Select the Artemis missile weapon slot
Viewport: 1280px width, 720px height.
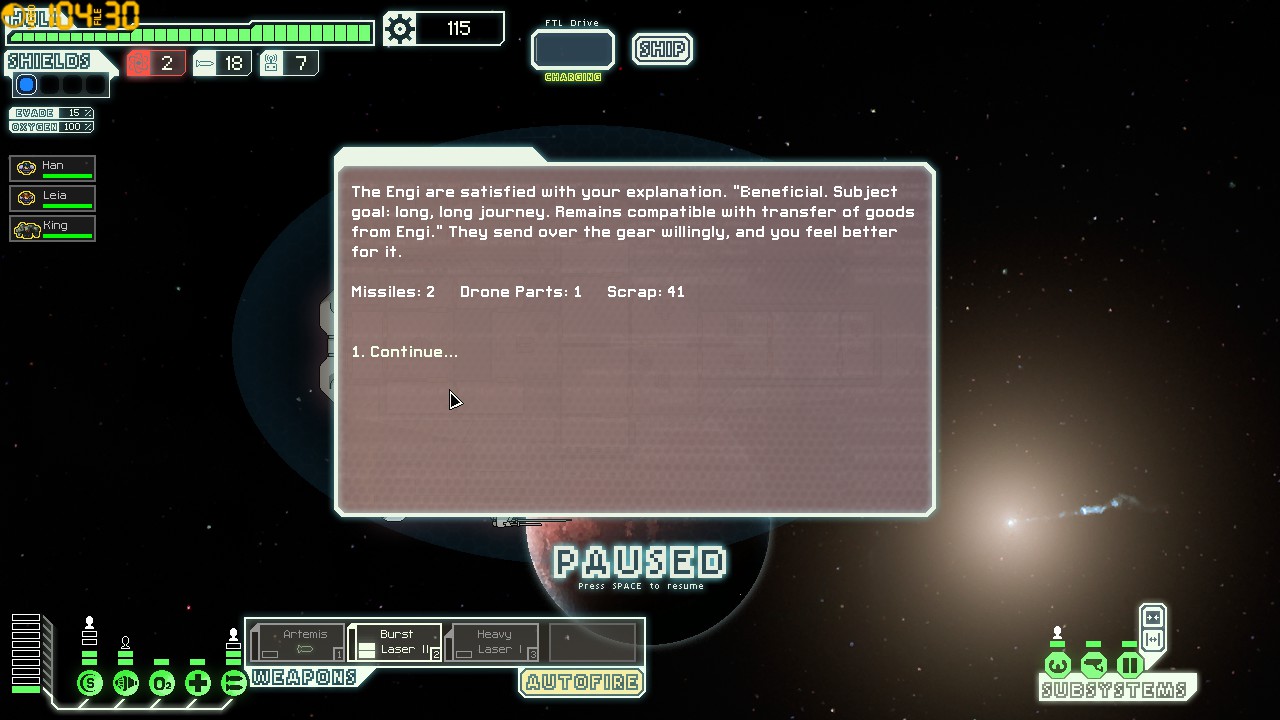(298, 642)
